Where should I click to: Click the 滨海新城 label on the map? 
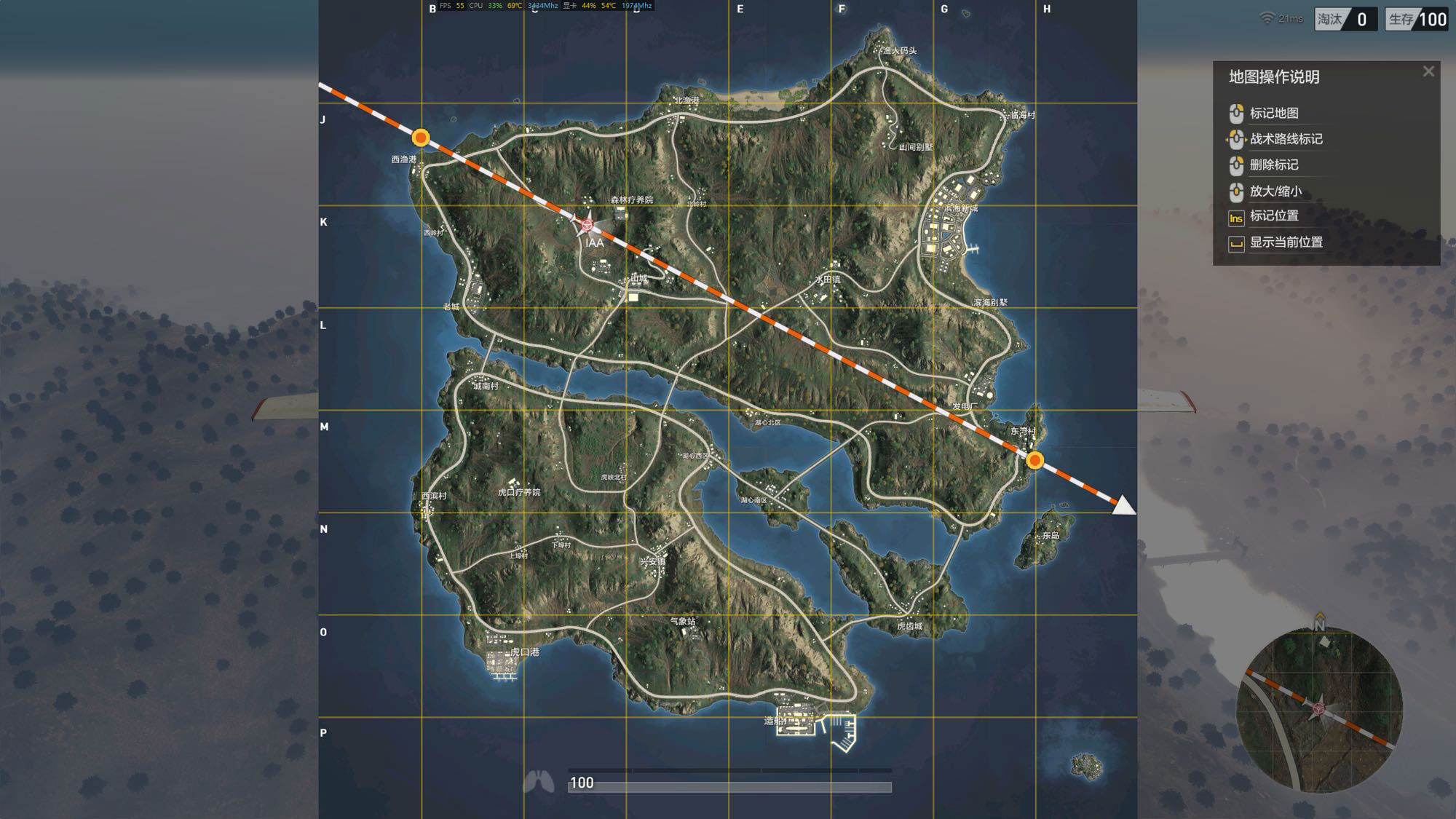961,209
